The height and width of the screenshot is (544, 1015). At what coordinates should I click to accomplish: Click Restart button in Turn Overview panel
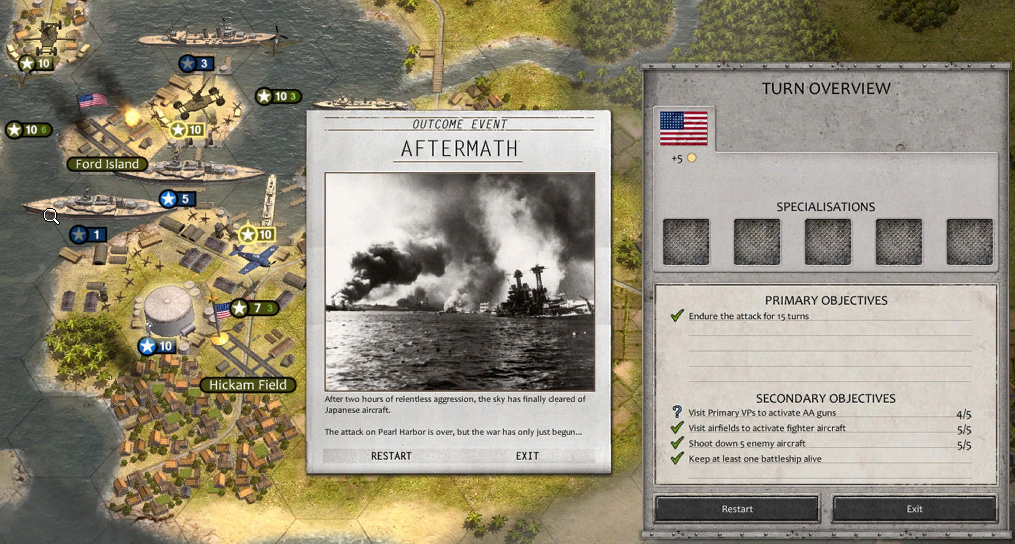737,509
